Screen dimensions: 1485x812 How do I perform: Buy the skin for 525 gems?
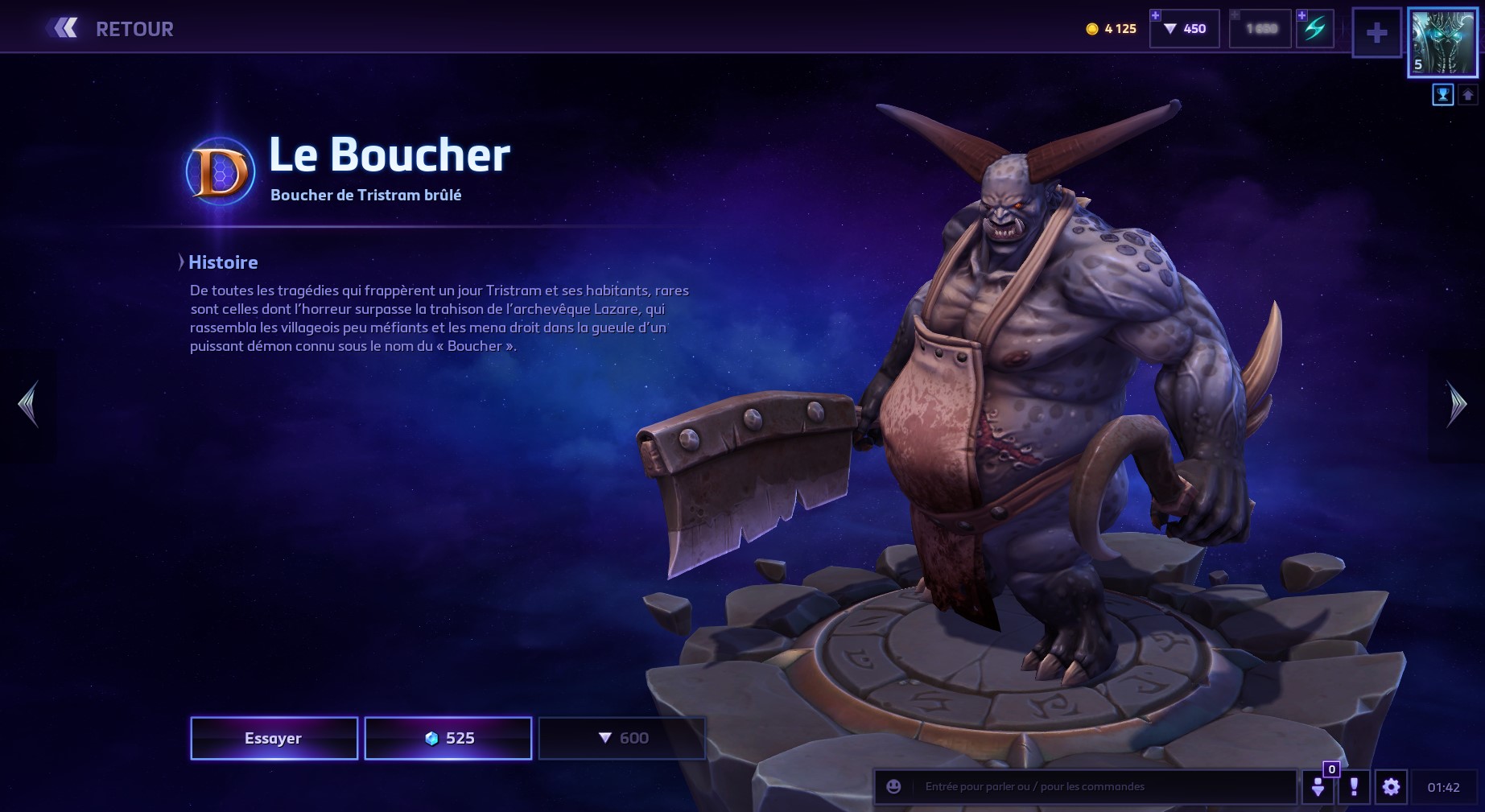tap(448, 738)
